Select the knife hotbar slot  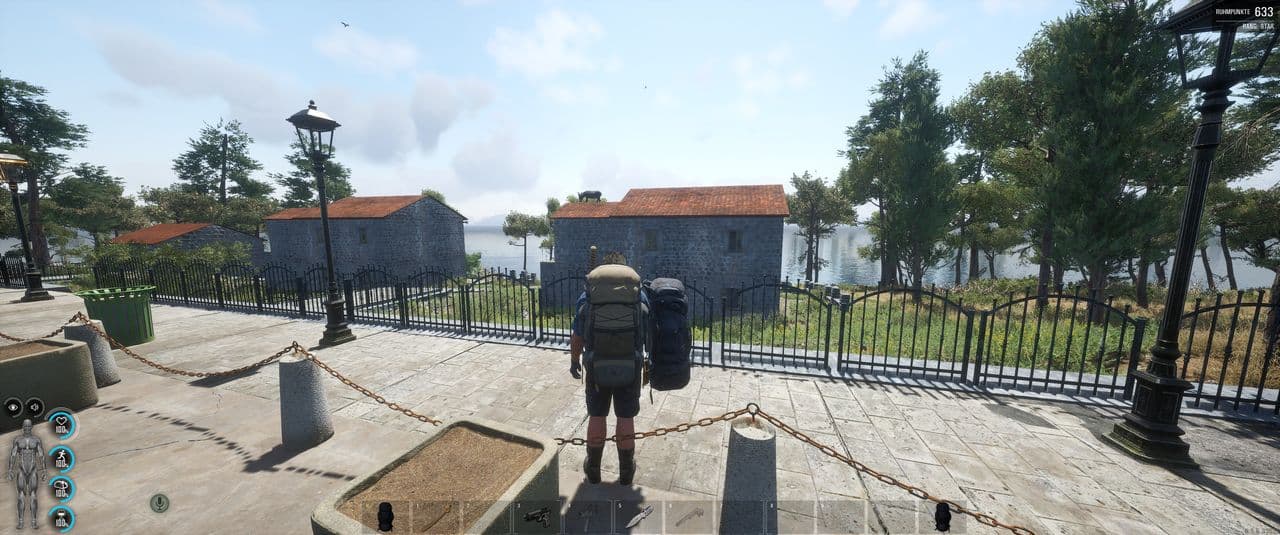638,516
